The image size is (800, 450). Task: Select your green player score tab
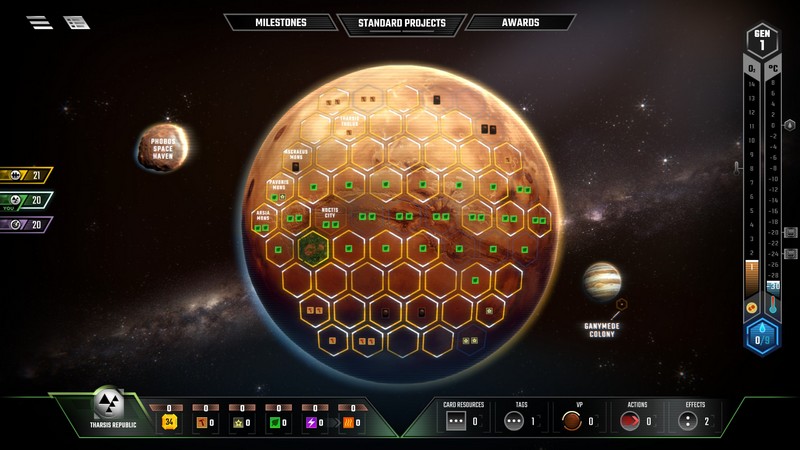pyautogui.click(x=26, y=200)
